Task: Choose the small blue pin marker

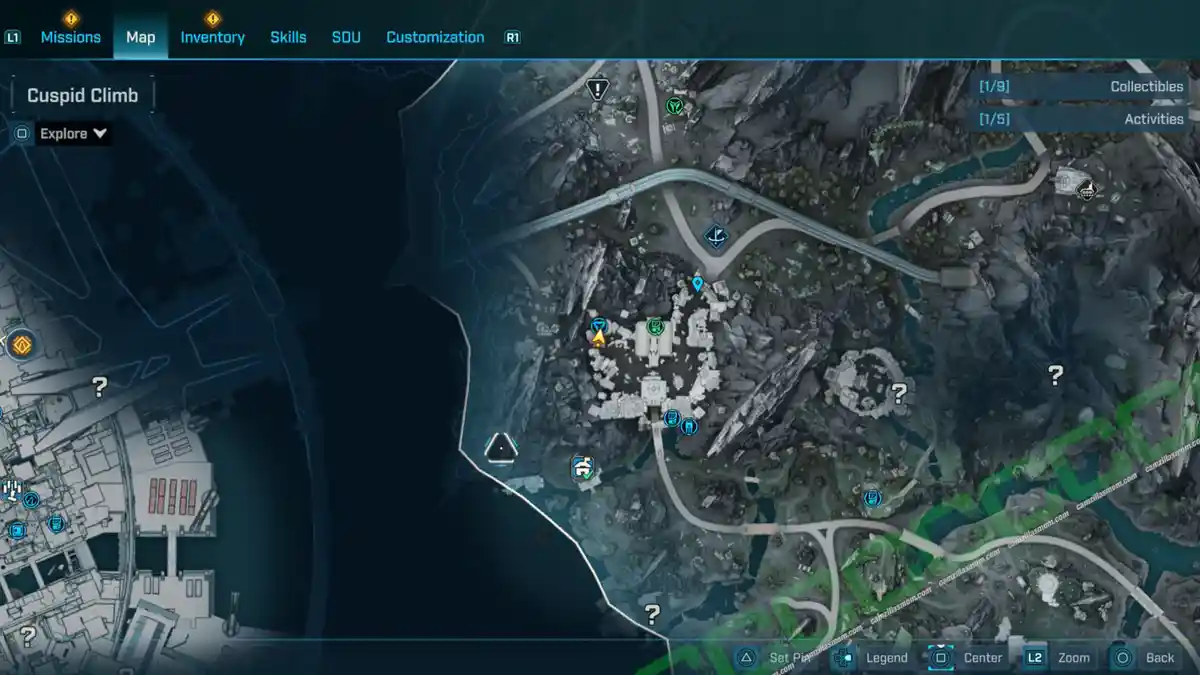Action: click(698, 284)
